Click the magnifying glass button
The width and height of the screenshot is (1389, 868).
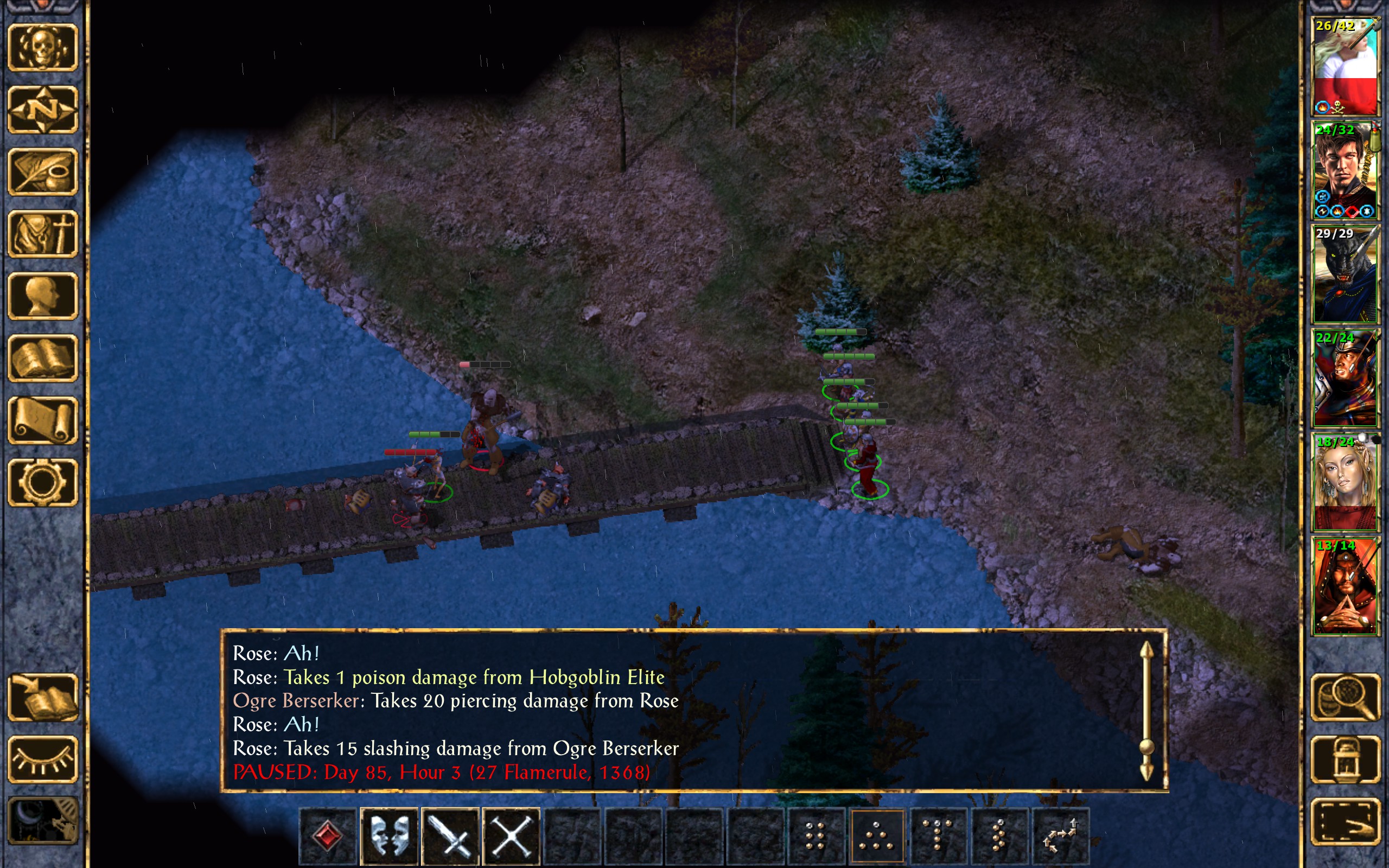tap(1345, 697)
